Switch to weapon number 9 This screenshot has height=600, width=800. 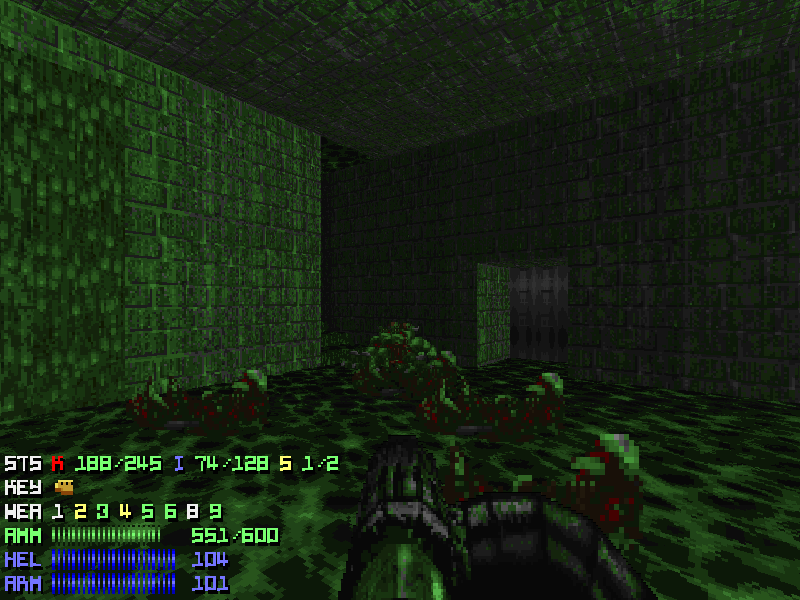(x=215, y=512)
